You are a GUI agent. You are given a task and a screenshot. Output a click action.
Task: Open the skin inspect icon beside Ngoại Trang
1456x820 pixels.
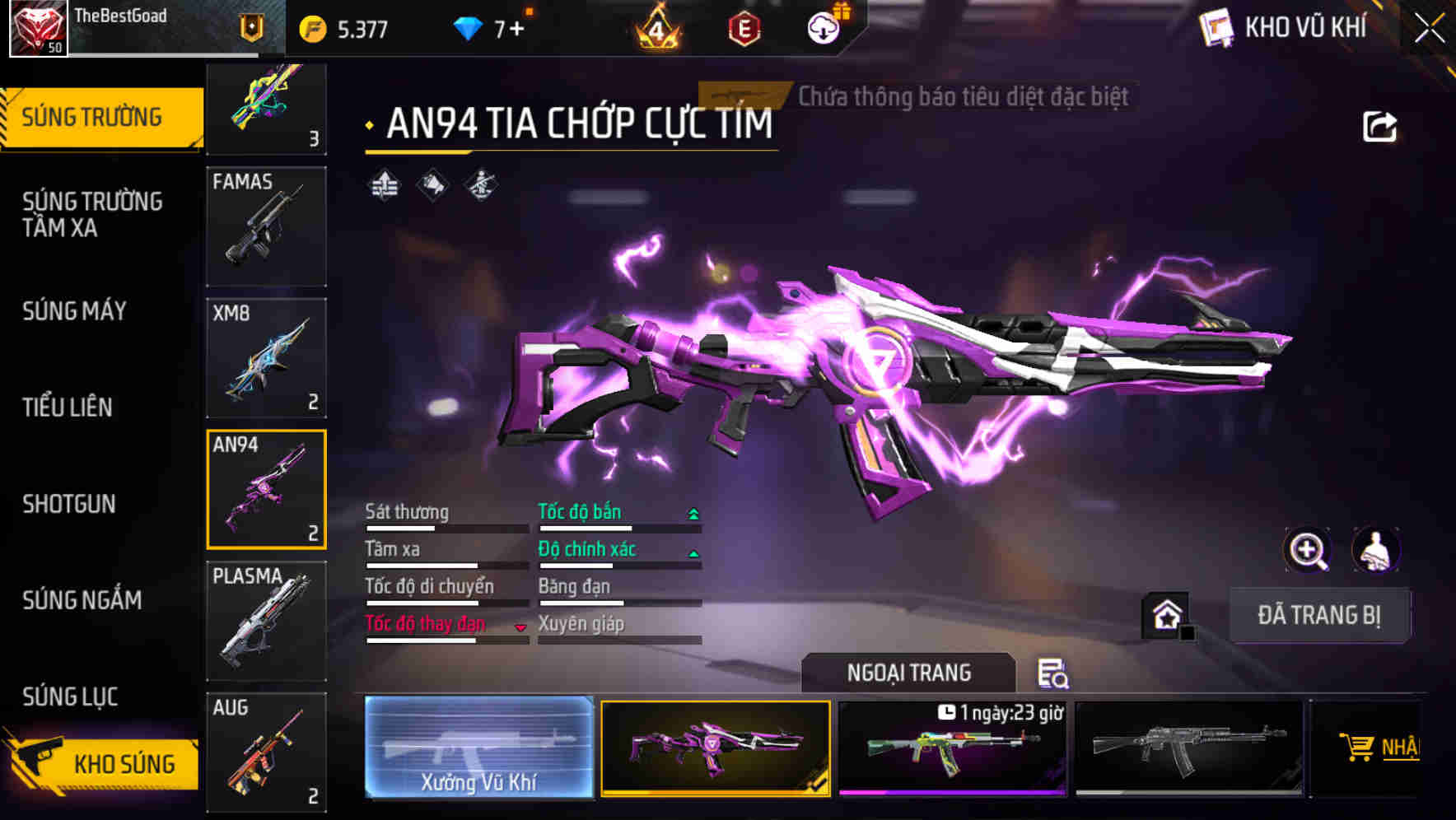click(1055, 673)
